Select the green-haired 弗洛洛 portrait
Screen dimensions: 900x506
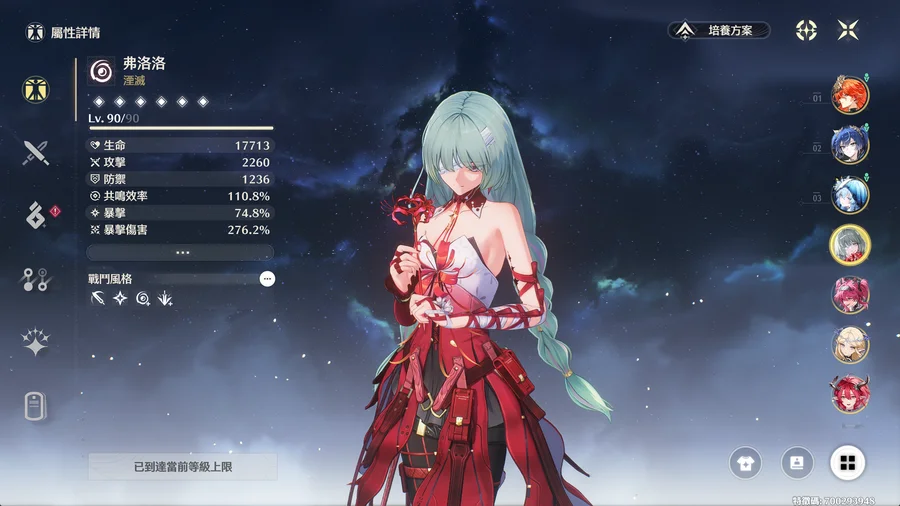pos(850,245)
